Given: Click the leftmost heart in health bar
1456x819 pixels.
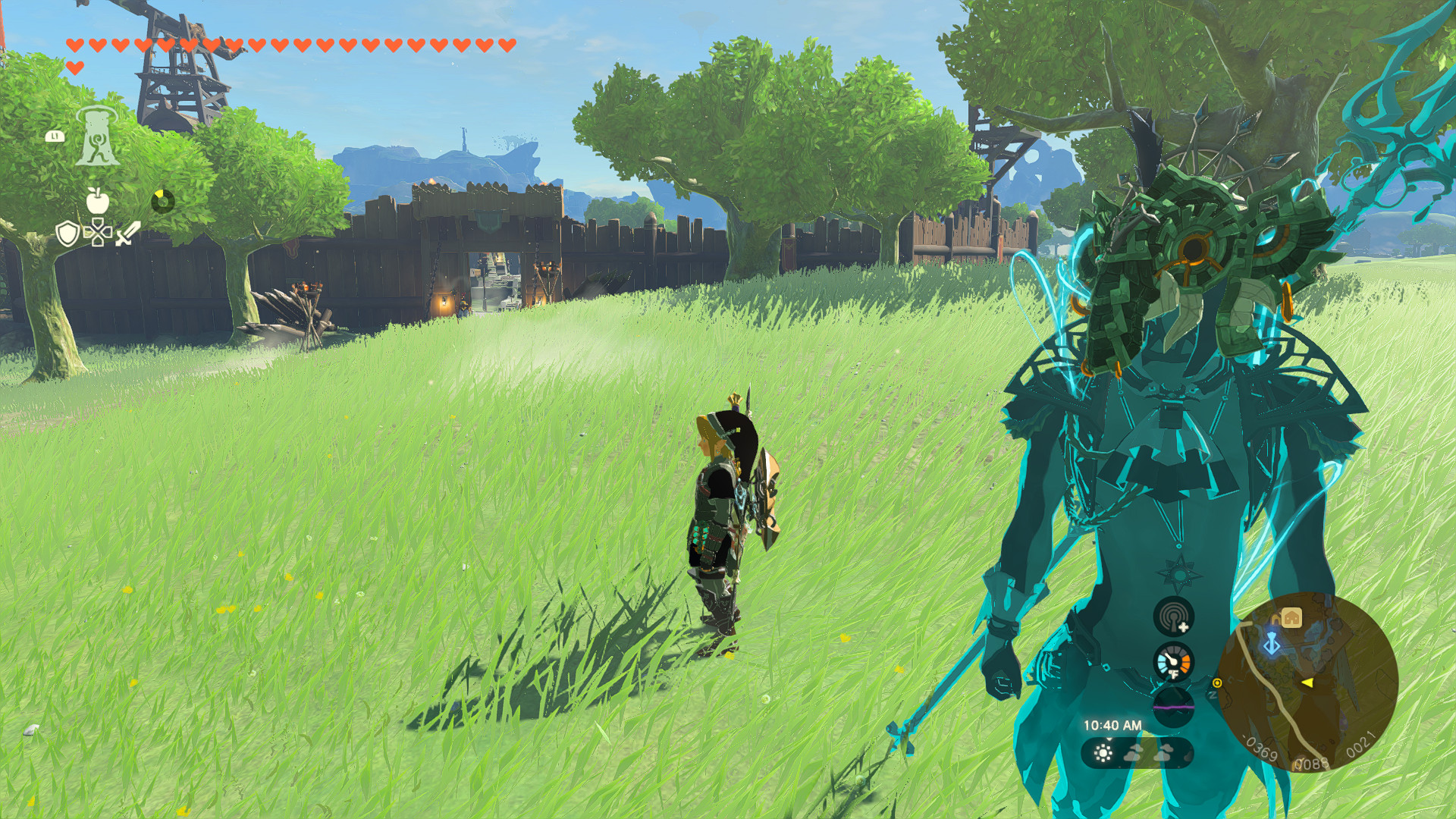Looking at the screenshot, I should [74, 45].
